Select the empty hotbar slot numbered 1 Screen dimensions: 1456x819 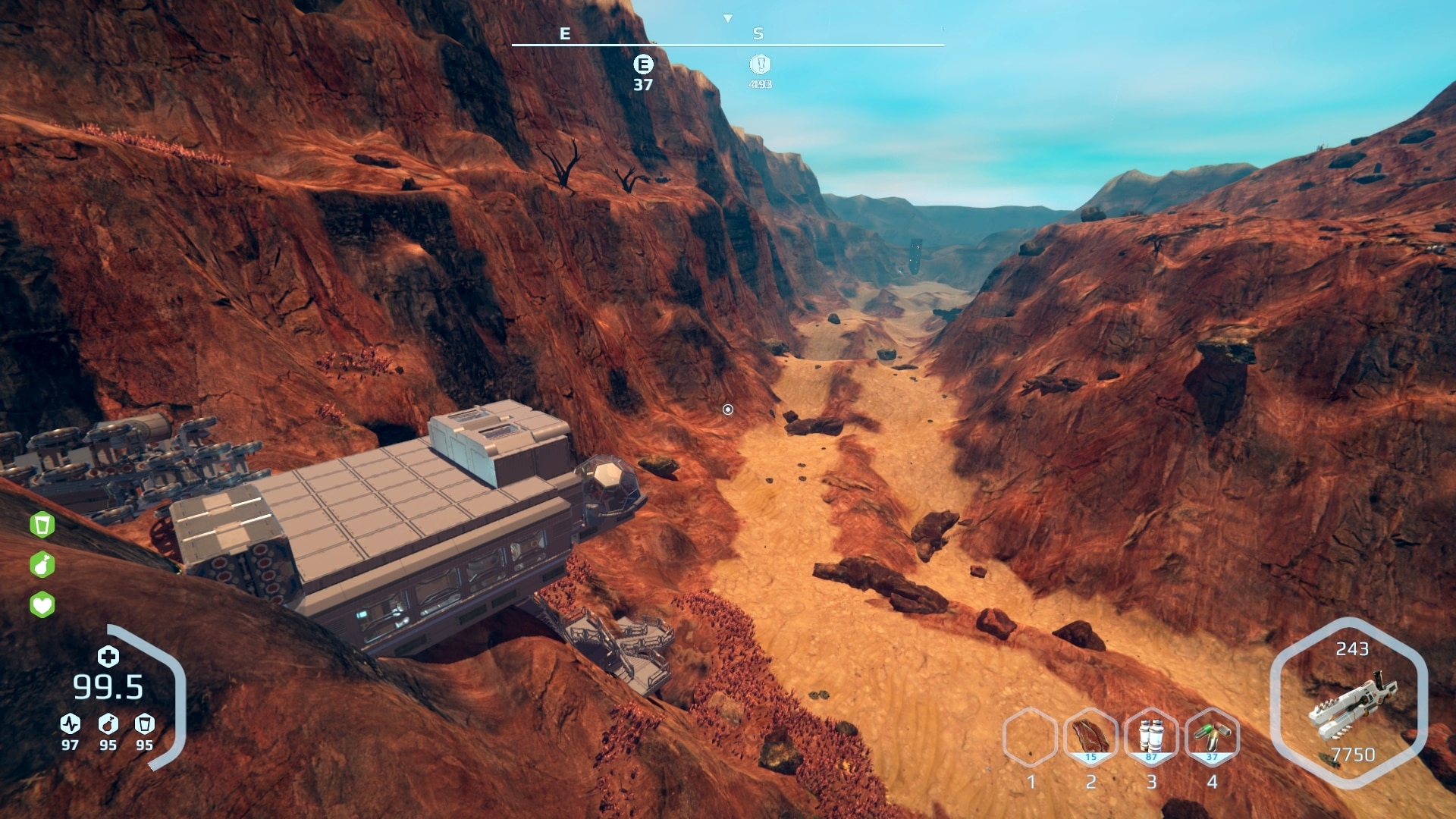tap(1030, 736)
